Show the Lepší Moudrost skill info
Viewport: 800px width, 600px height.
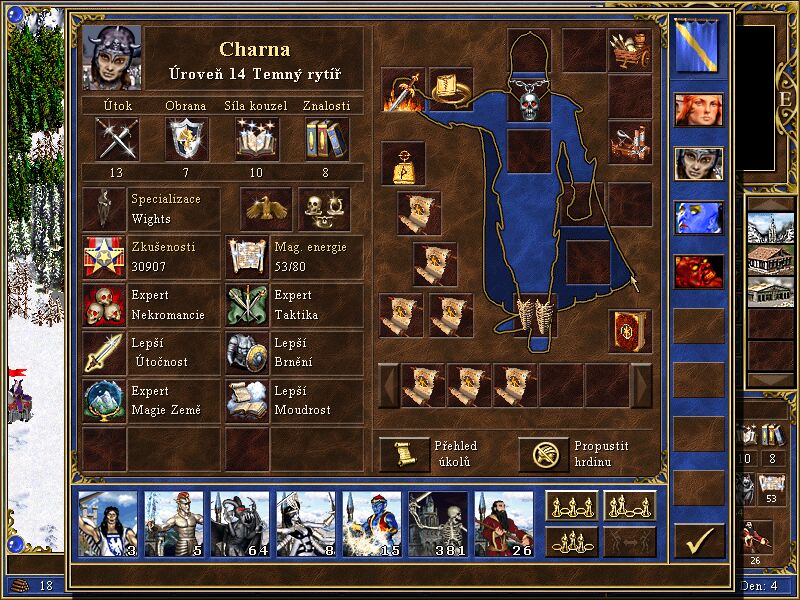tap(247, 400)
